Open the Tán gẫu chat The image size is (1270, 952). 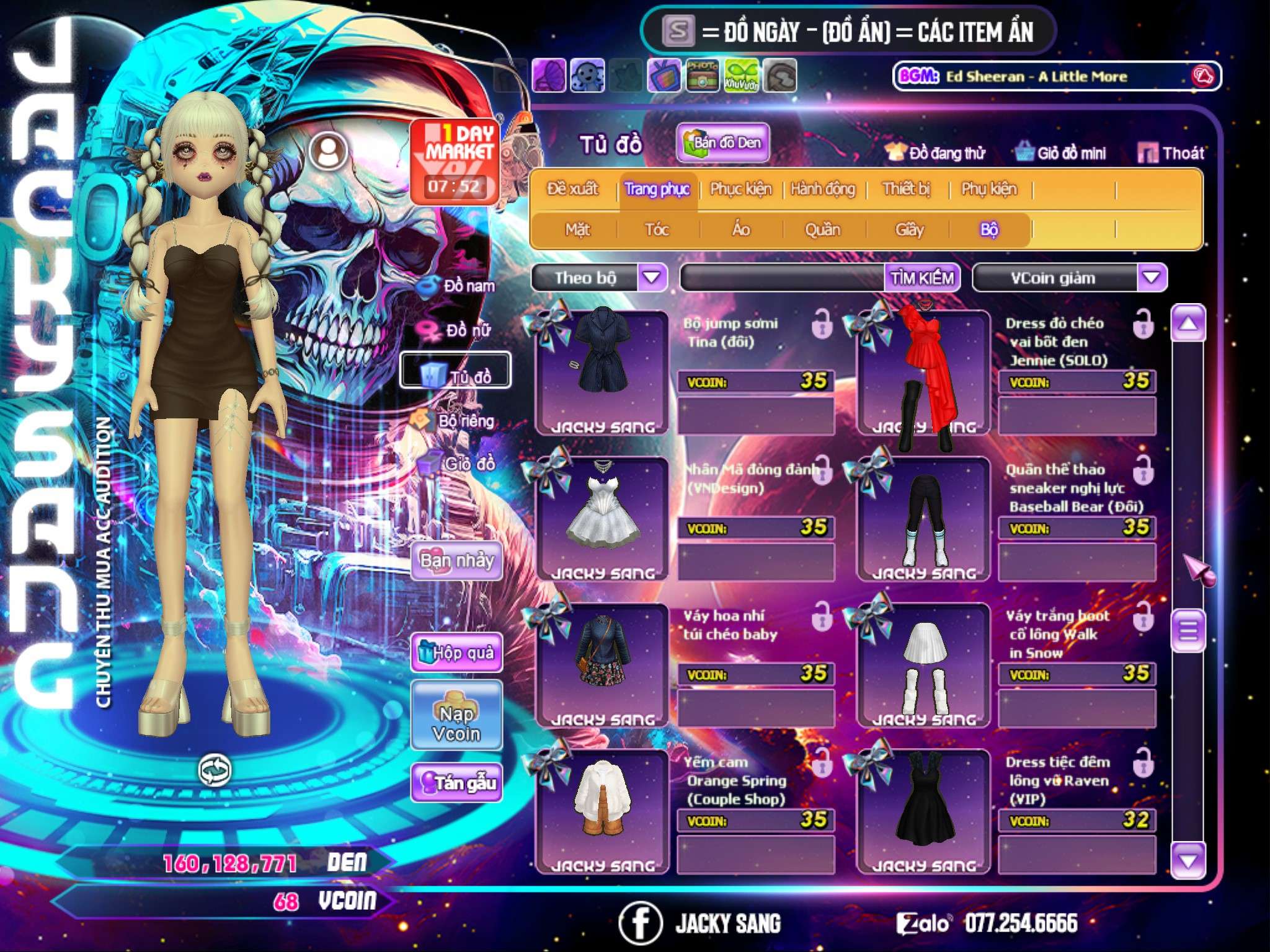[456, 783]
